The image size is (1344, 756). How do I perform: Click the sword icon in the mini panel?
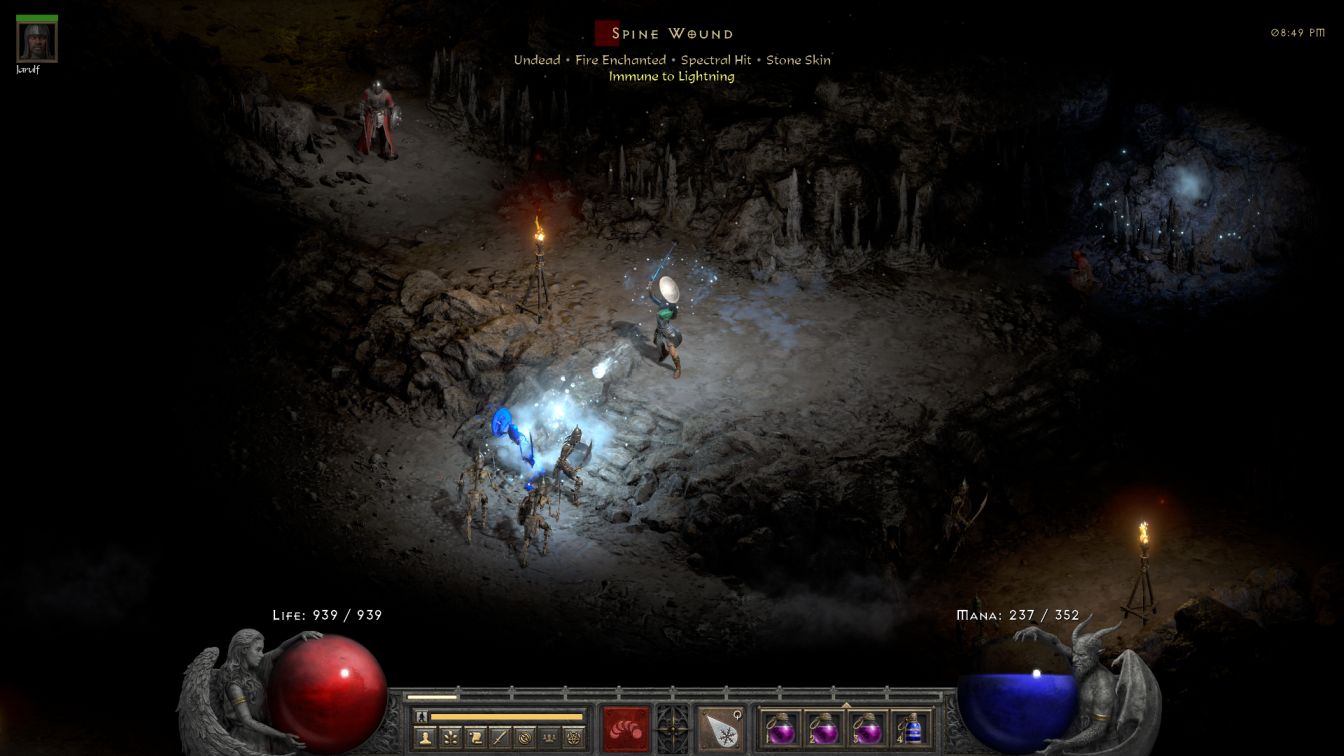[x=499, y=738]
